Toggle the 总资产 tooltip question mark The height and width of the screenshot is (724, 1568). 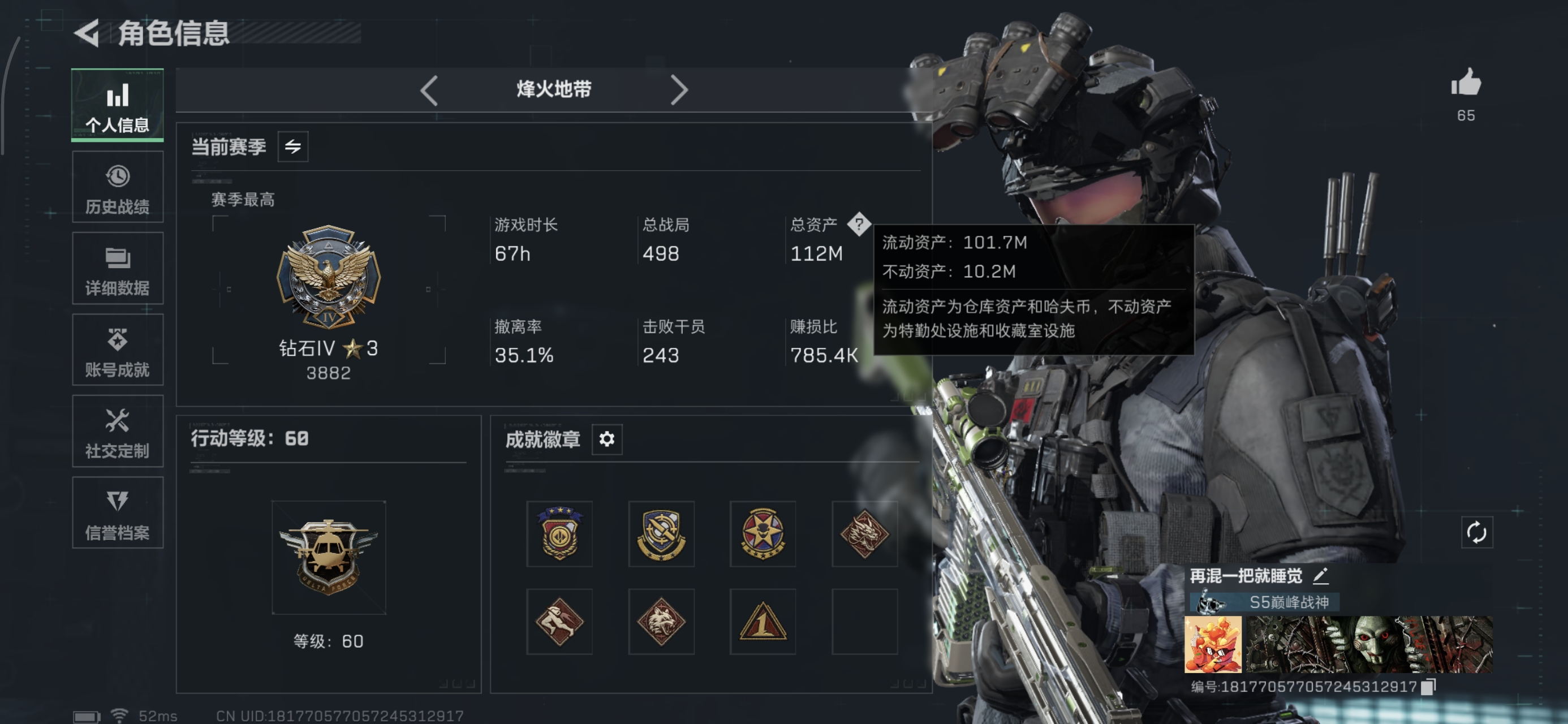pyautogui.click(x=859, y=225)
